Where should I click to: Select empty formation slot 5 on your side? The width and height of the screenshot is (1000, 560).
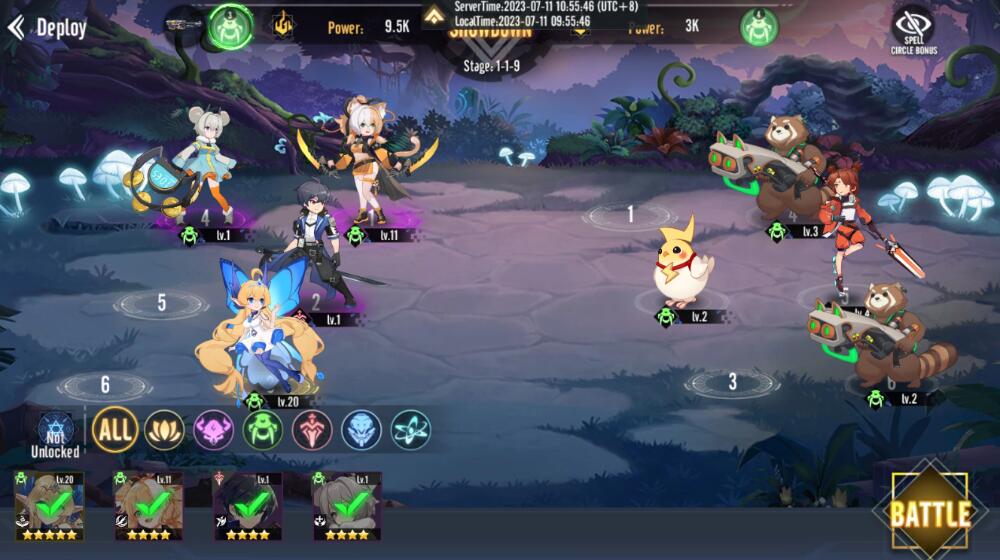pos(161,303)
